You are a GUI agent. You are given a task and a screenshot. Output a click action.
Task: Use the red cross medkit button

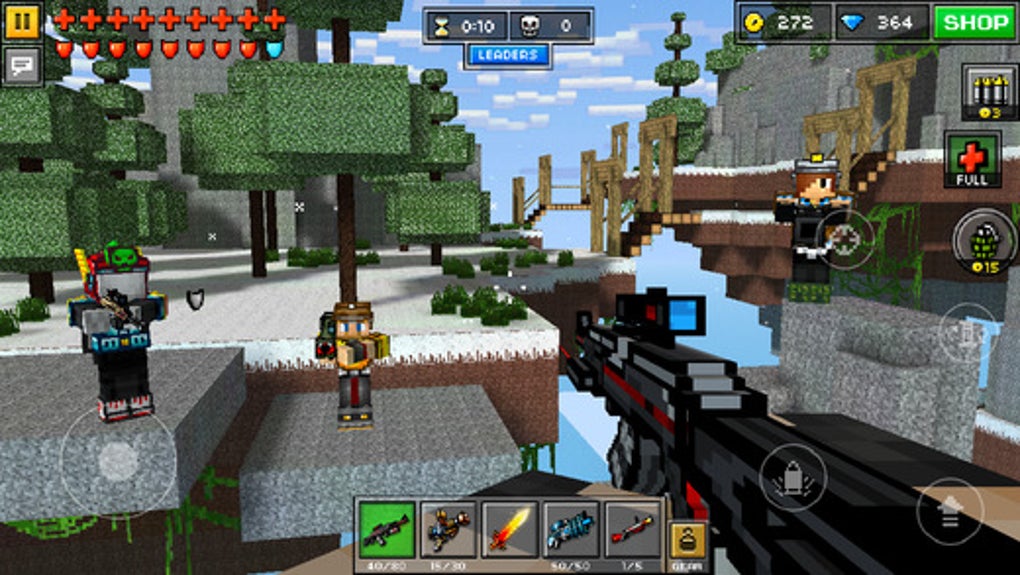pyautogui.click(x=972, y=160)
